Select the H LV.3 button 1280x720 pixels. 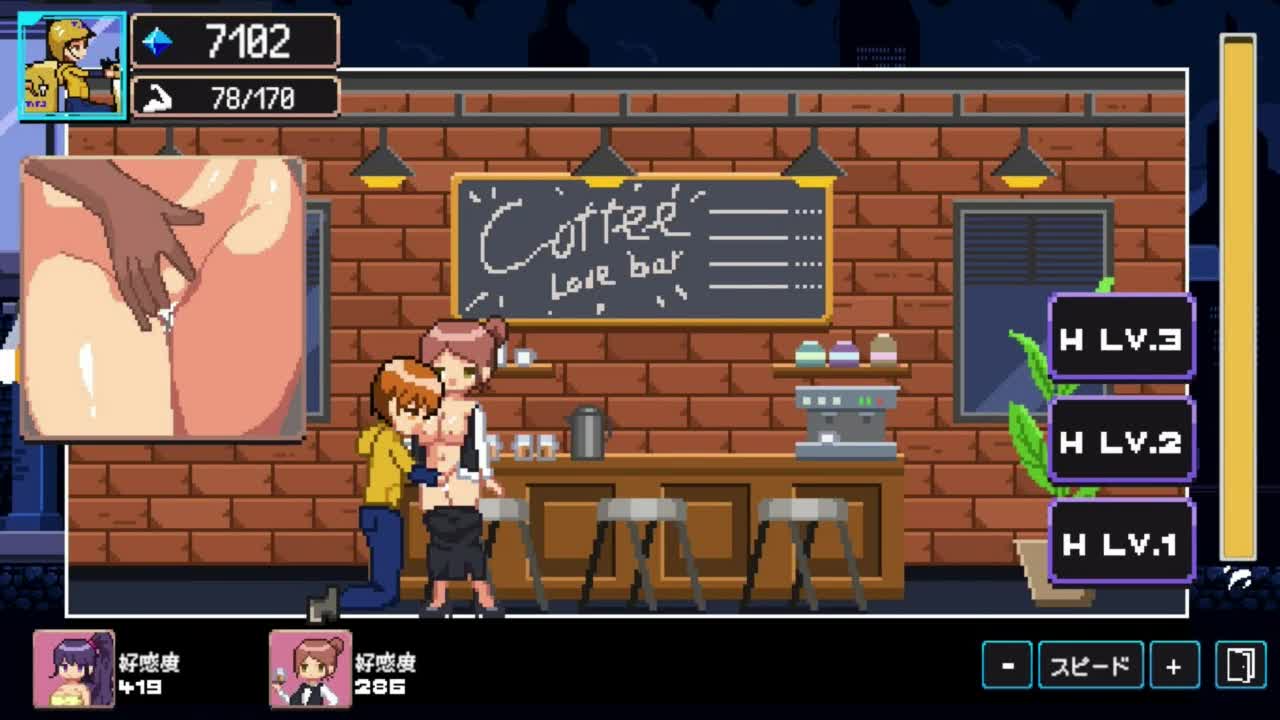point(1120,338)
